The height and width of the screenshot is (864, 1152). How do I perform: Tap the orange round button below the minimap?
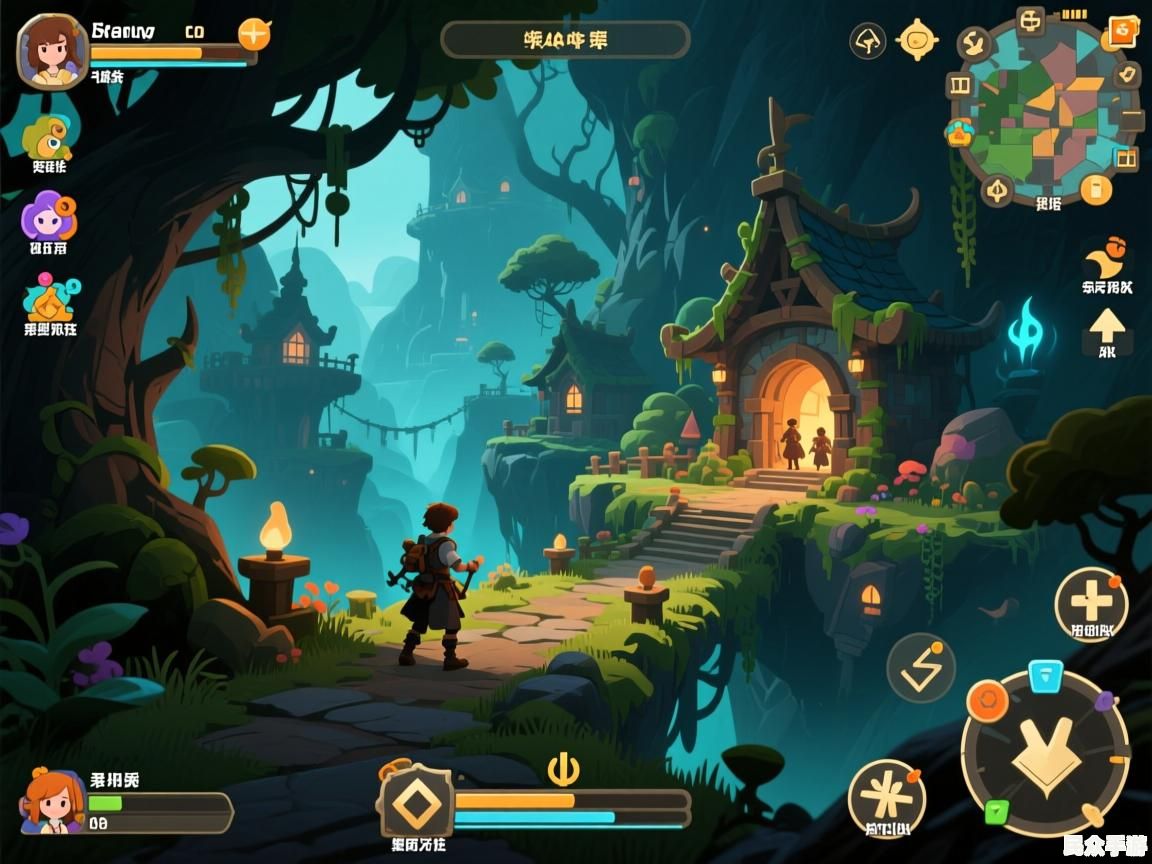[x=1096, y=188]
